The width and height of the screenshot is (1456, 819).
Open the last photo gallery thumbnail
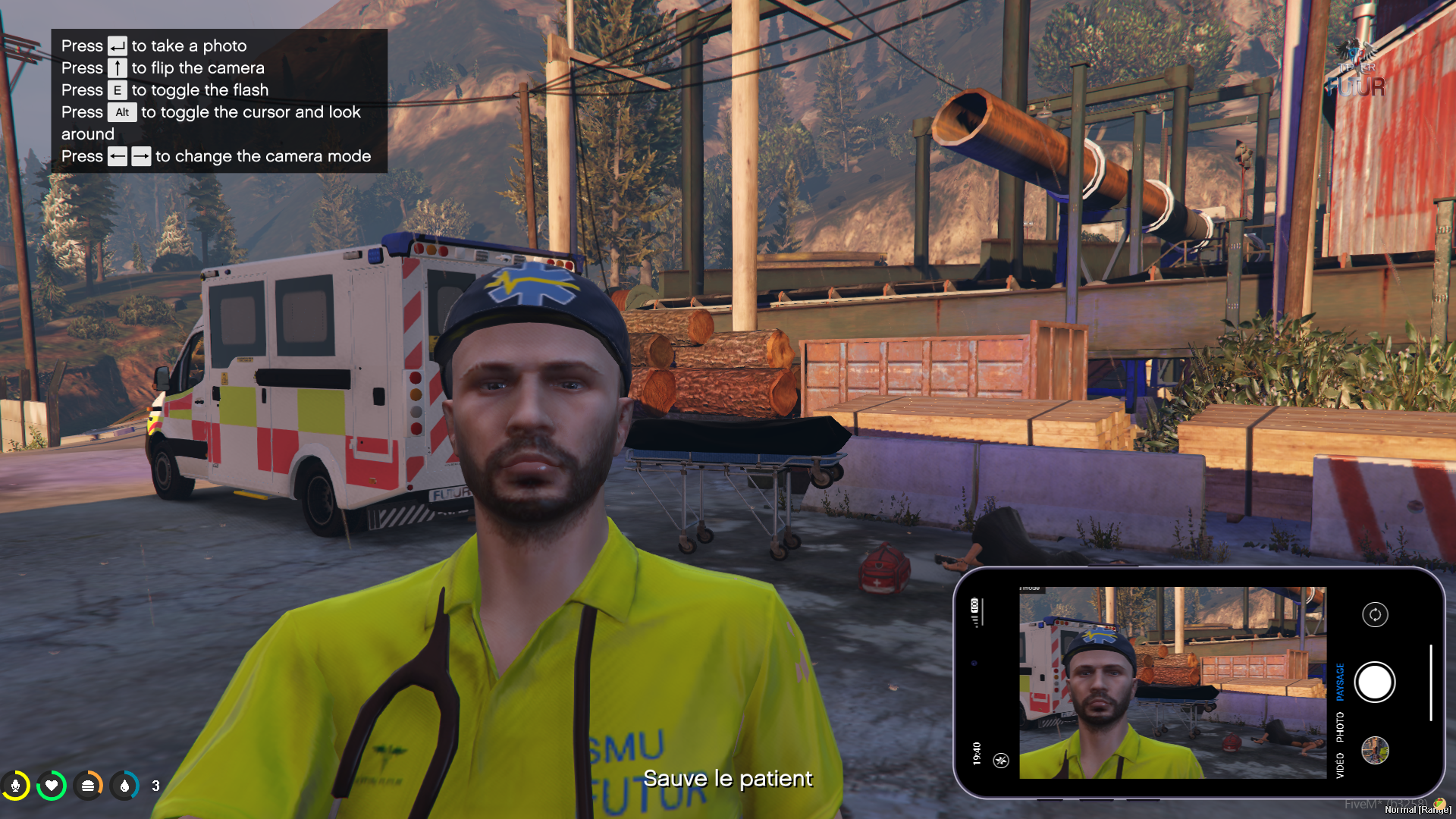pyautogui.click(x=1375, y=751)
